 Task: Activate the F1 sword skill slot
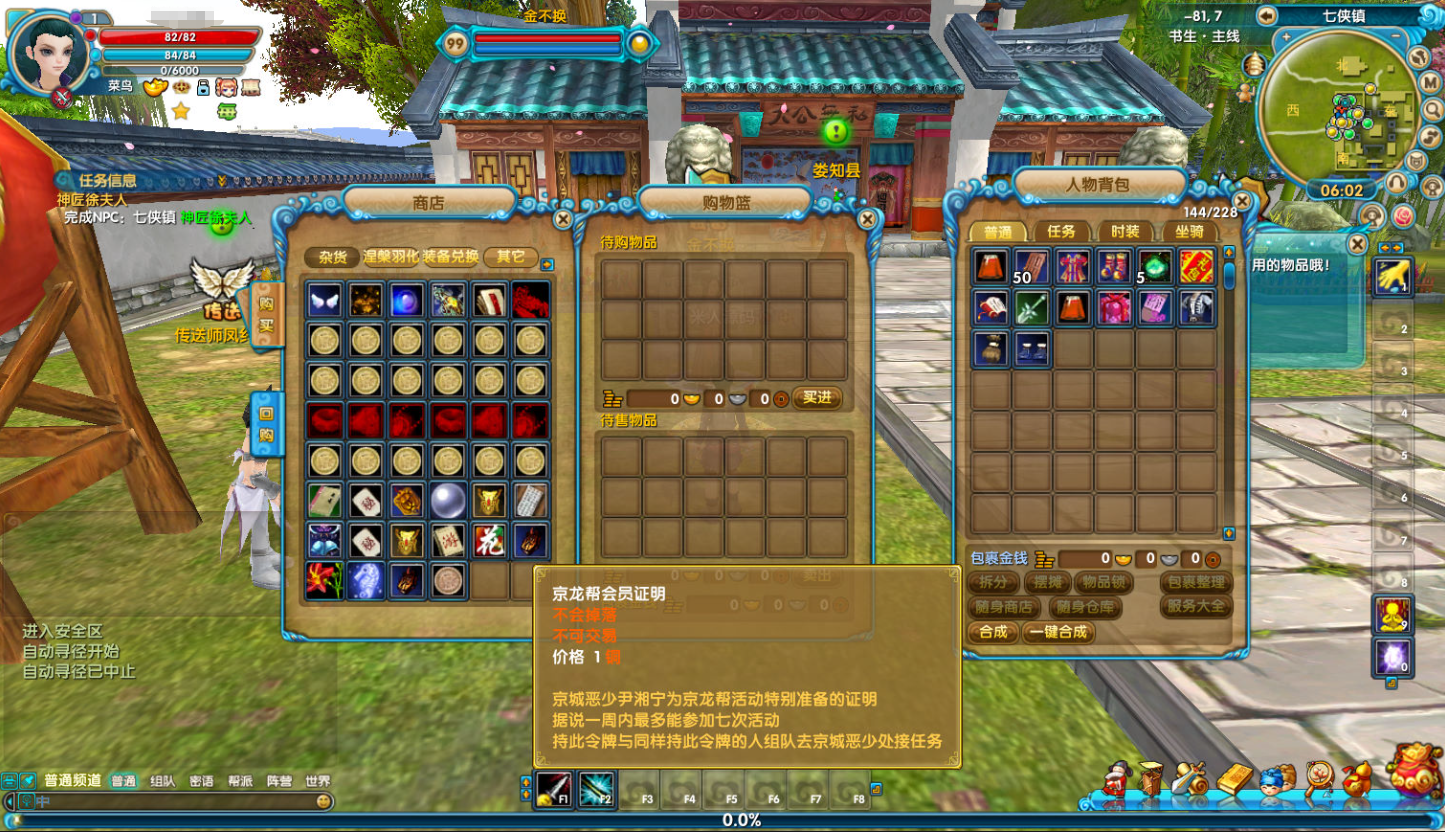coord(554,789)
